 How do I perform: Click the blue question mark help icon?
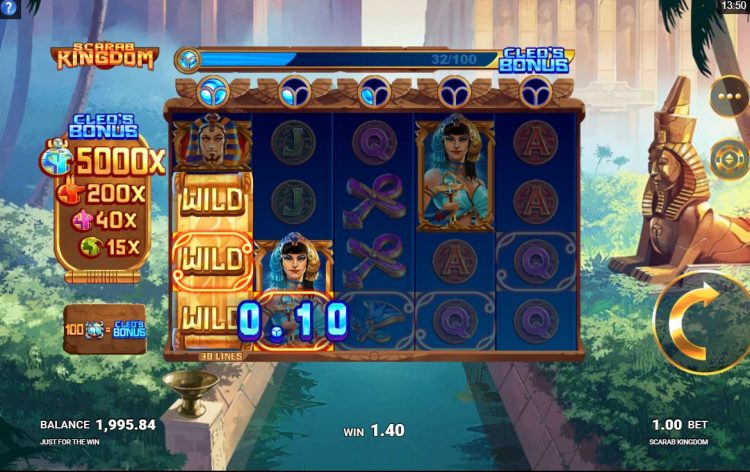point(9,7)
